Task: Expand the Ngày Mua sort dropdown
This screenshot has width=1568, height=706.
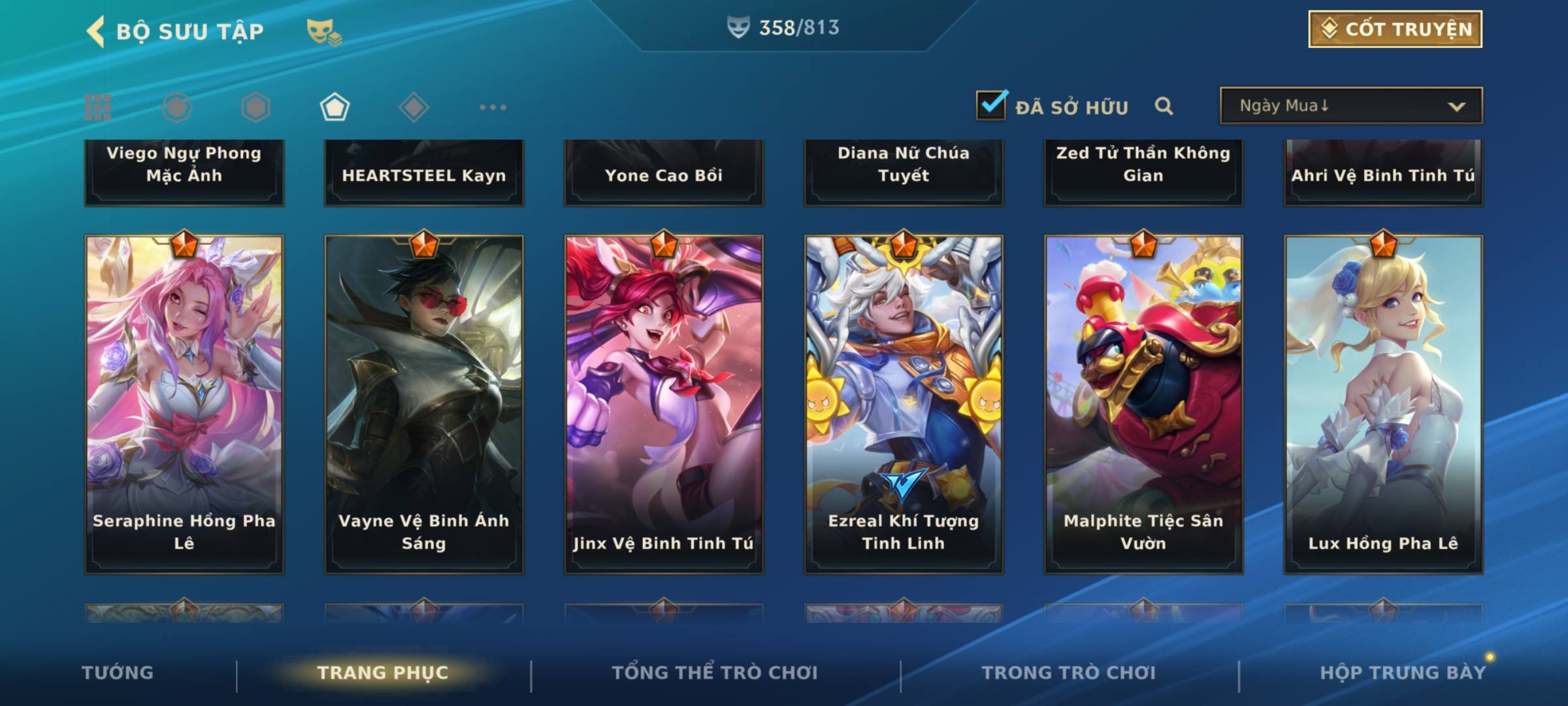Action: (x=1350, y=106)
